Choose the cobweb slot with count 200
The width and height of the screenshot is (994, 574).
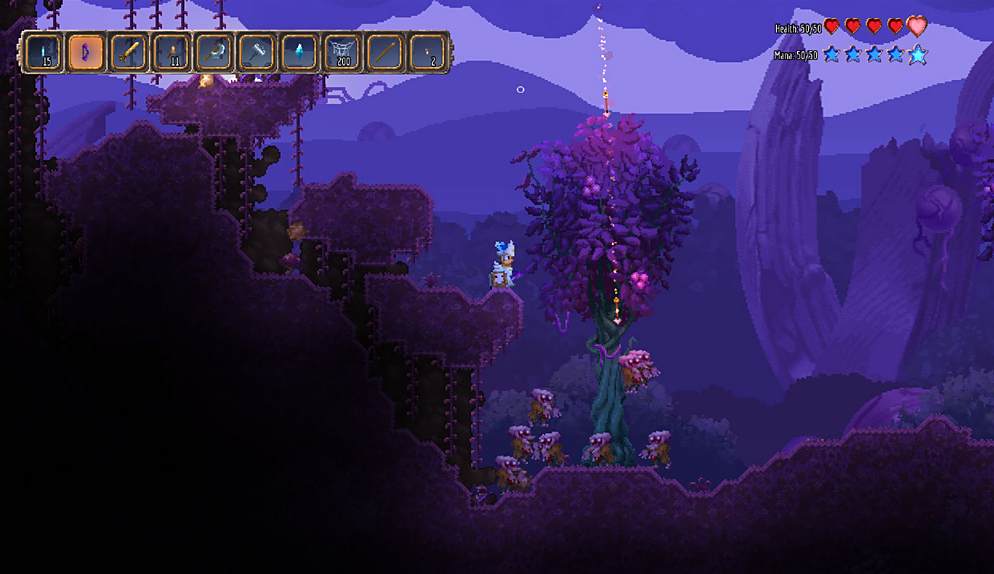(x=343, y=52)
